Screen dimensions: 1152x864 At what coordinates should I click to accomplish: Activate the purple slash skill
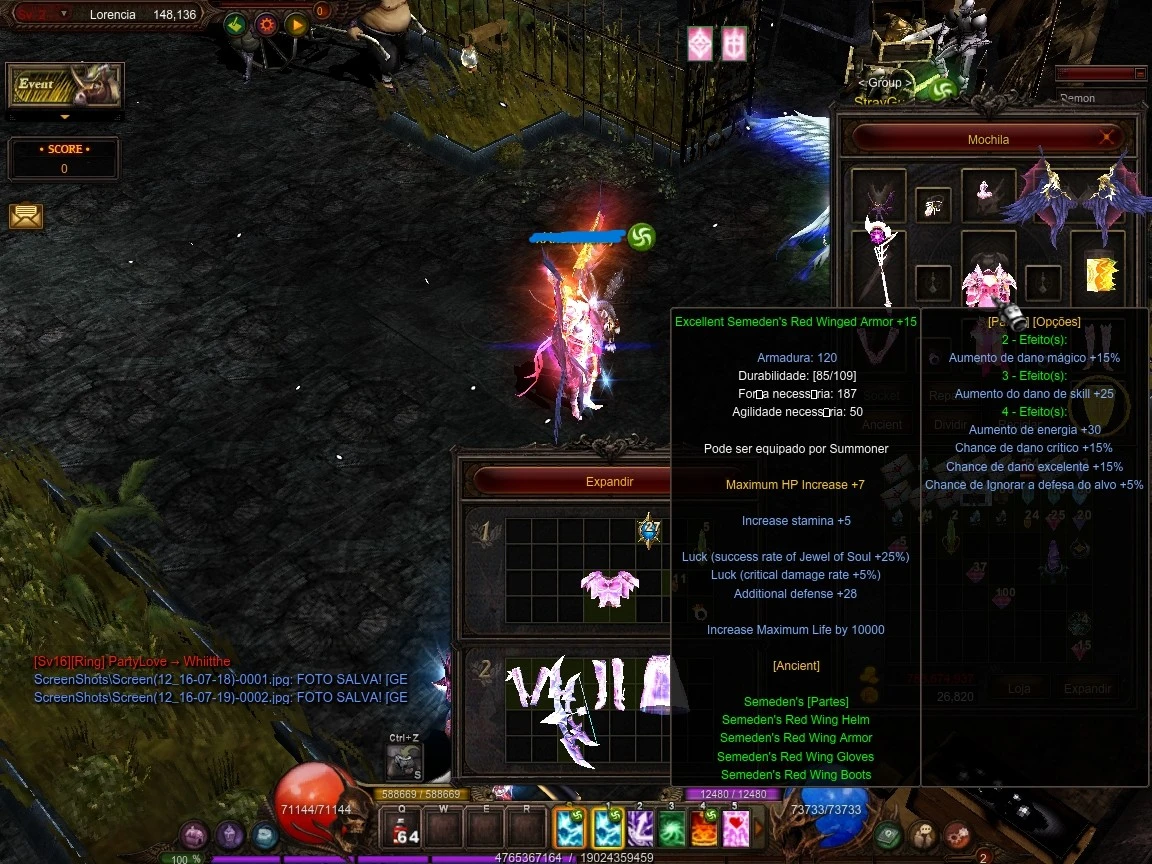640,829
